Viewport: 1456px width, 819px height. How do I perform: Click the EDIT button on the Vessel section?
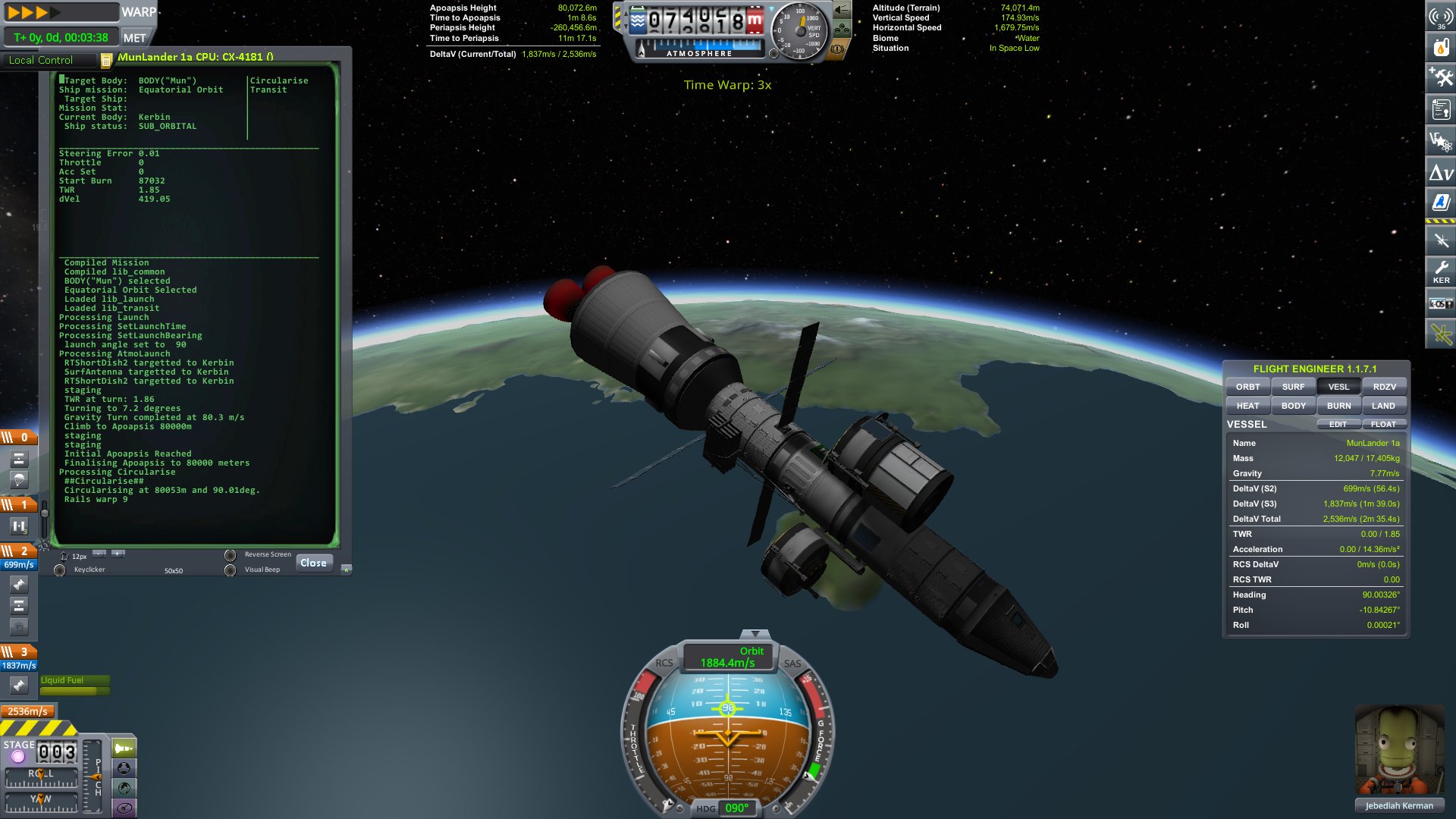tap(1338, 425)
